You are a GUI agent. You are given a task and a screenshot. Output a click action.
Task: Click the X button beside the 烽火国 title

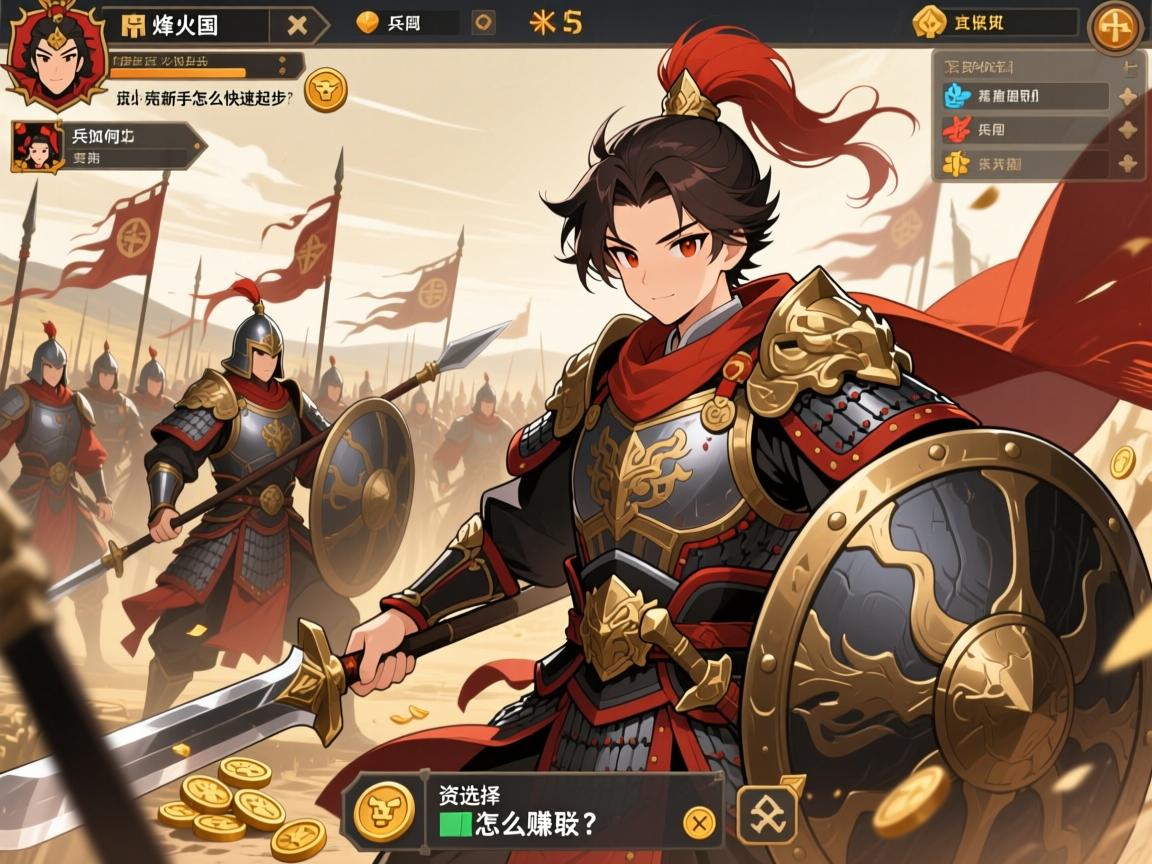pos(297,25)
